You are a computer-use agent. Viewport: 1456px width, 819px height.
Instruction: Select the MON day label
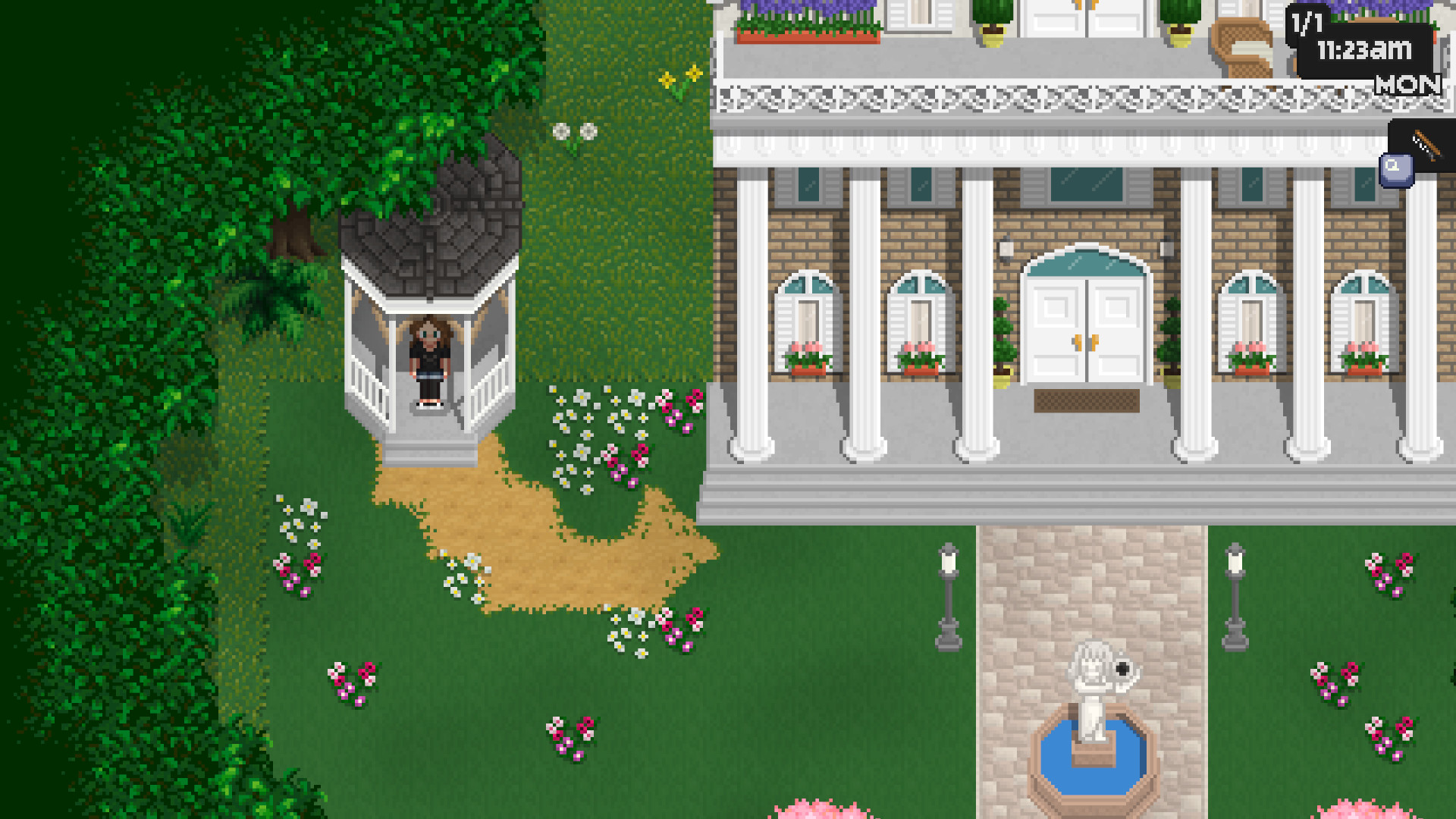click(x=1407, y=85)
